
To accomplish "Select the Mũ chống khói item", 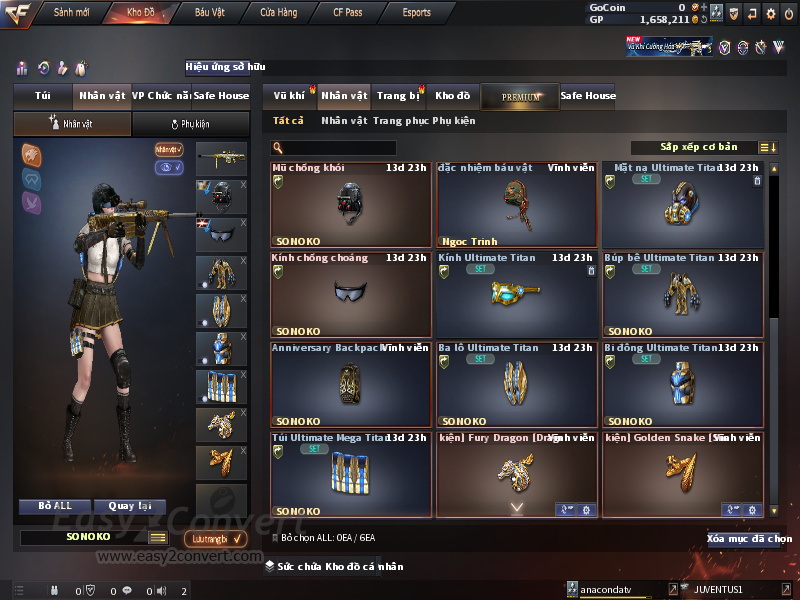I will pyautogui.click(x=351, y=205).
